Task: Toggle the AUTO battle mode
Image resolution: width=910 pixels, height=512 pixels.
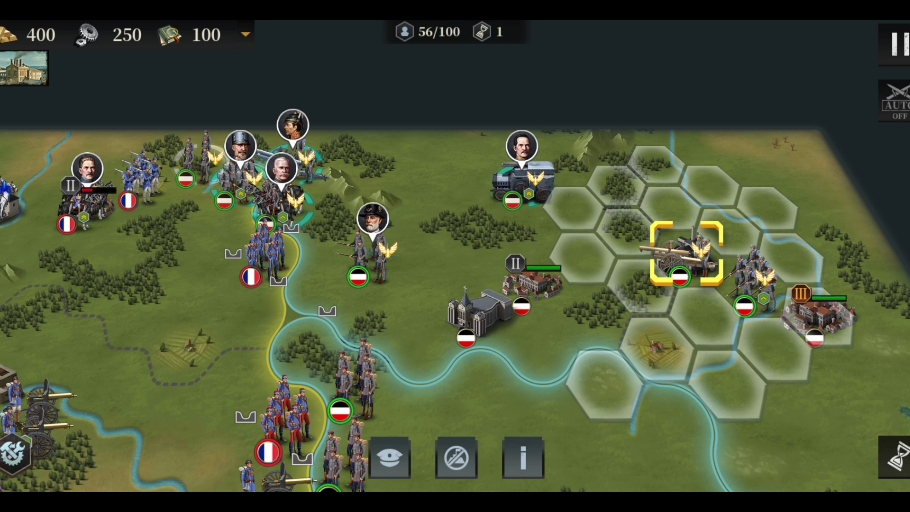Action: (x=895, y=101)
